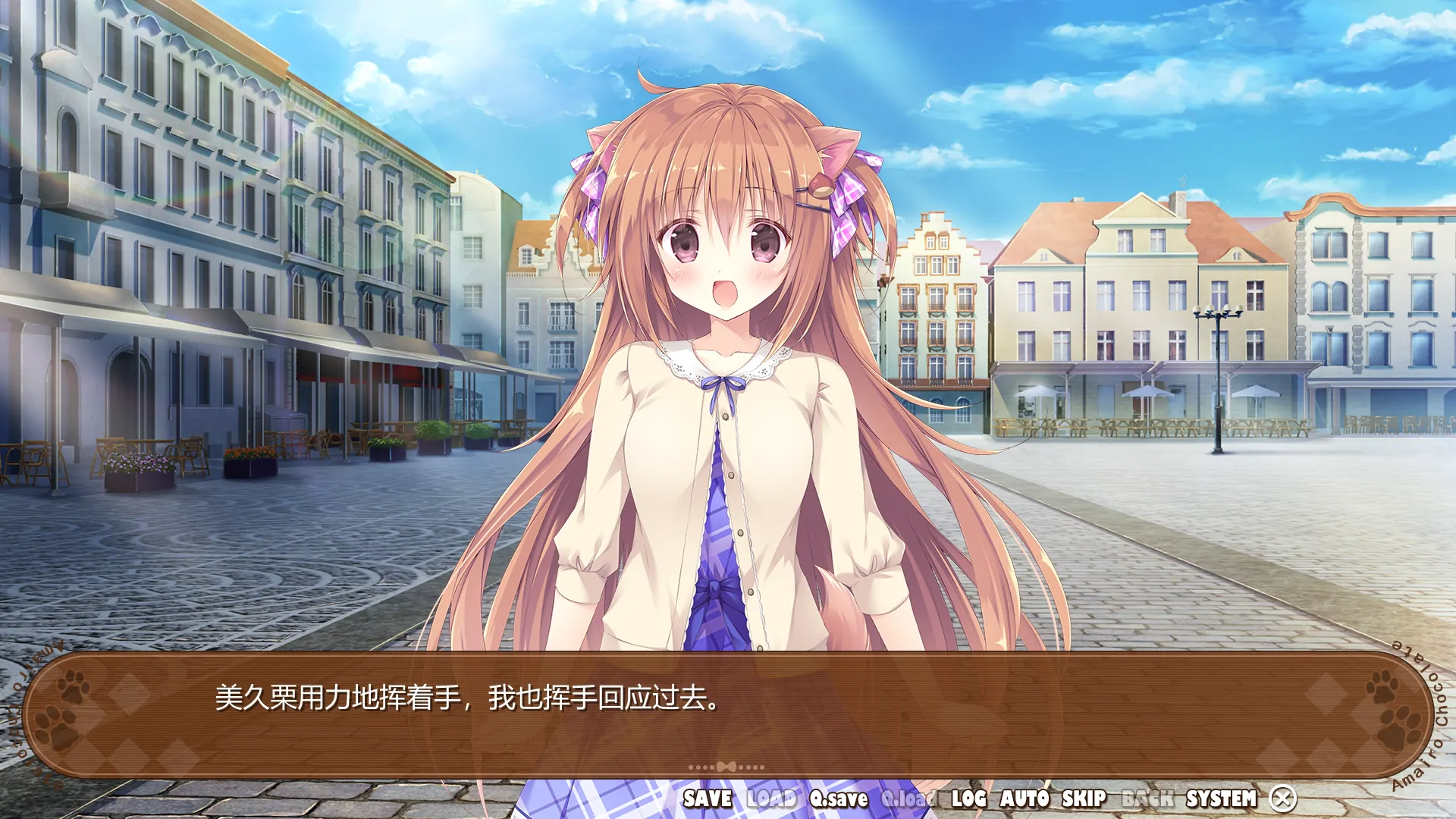The image size is (1456, 819).
Task: Activate SKIP mode
Action: coord(1084,799)
